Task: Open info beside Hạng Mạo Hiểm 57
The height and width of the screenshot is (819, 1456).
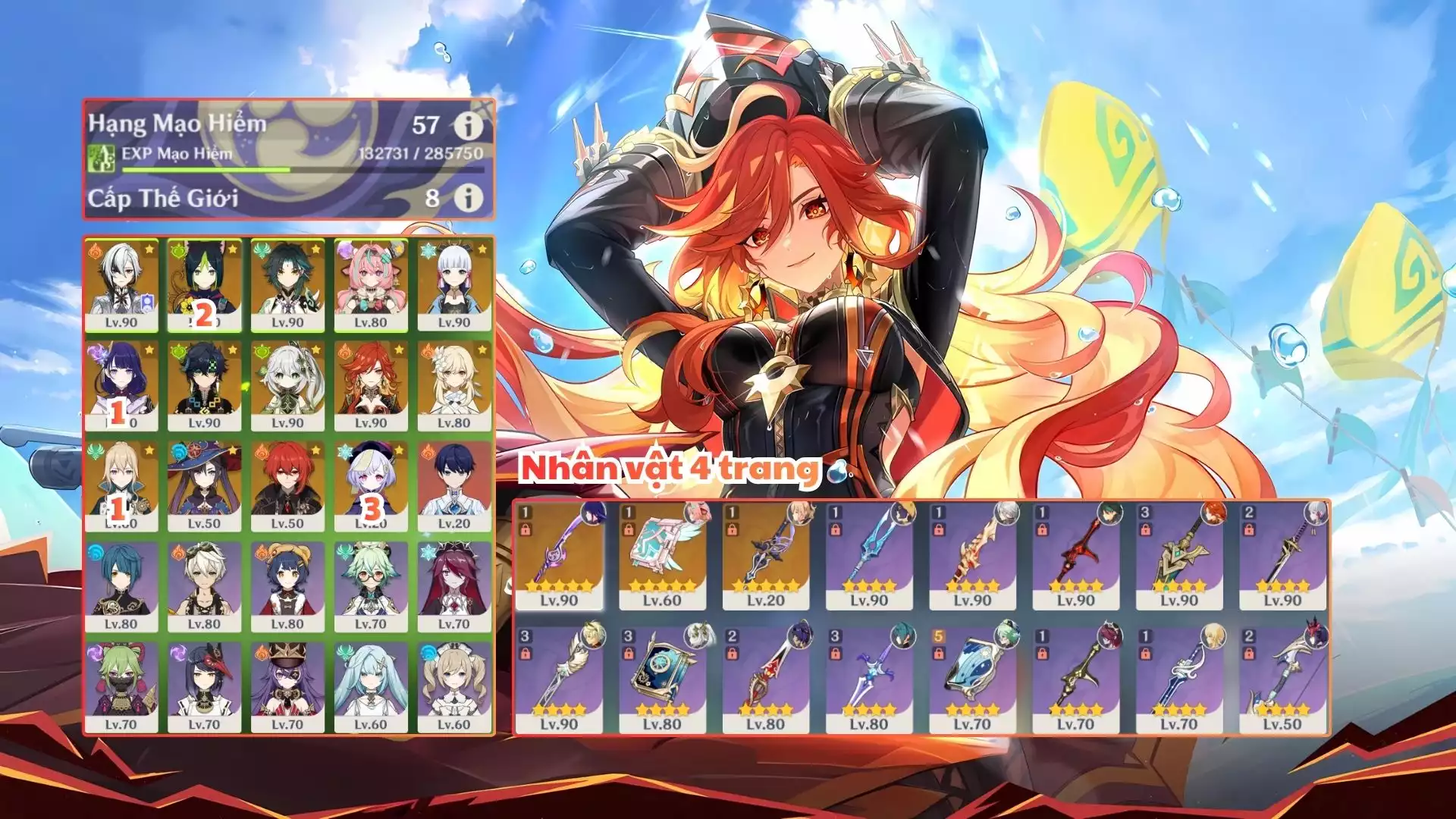Action: tap(469, 124)
